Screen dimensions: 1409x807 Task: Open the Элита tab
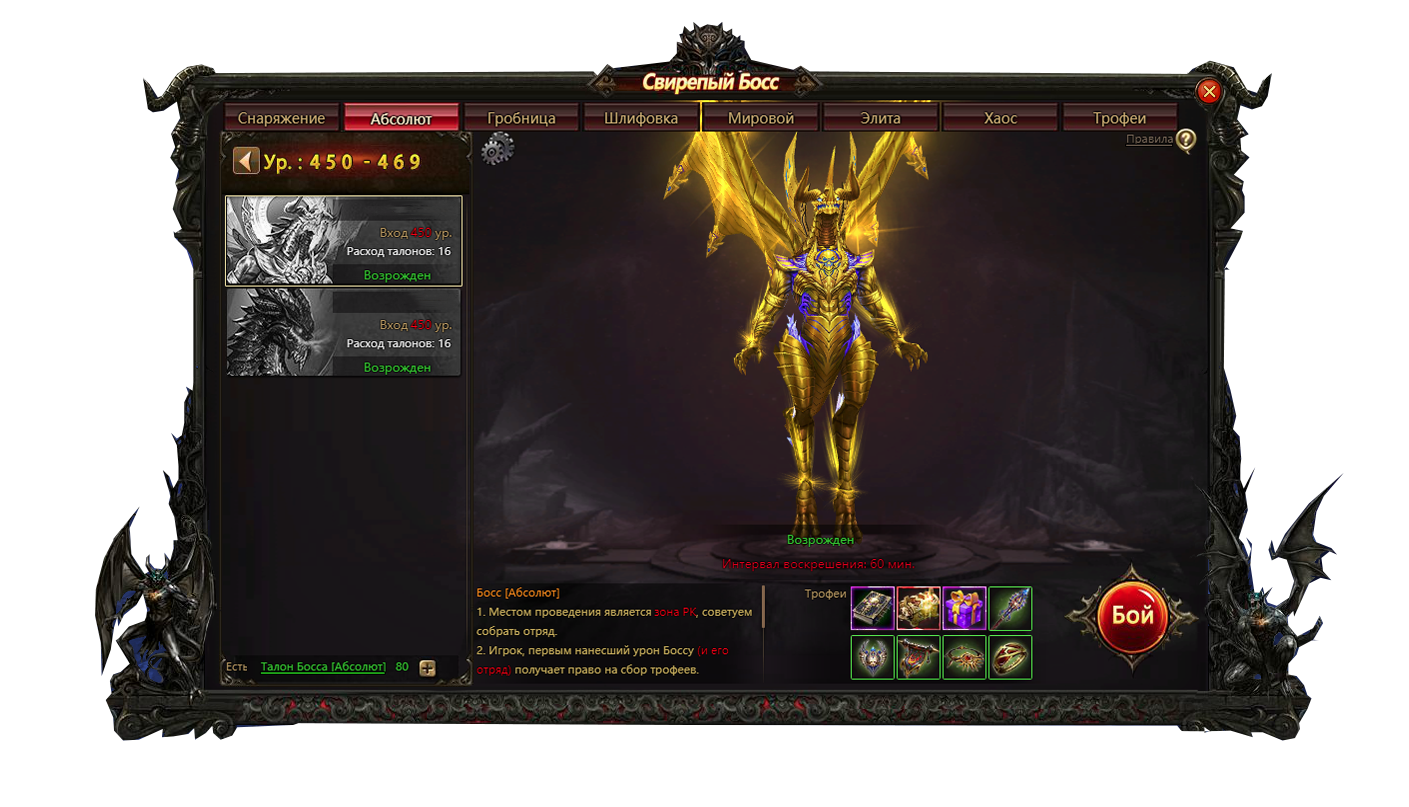click(880, 118)
